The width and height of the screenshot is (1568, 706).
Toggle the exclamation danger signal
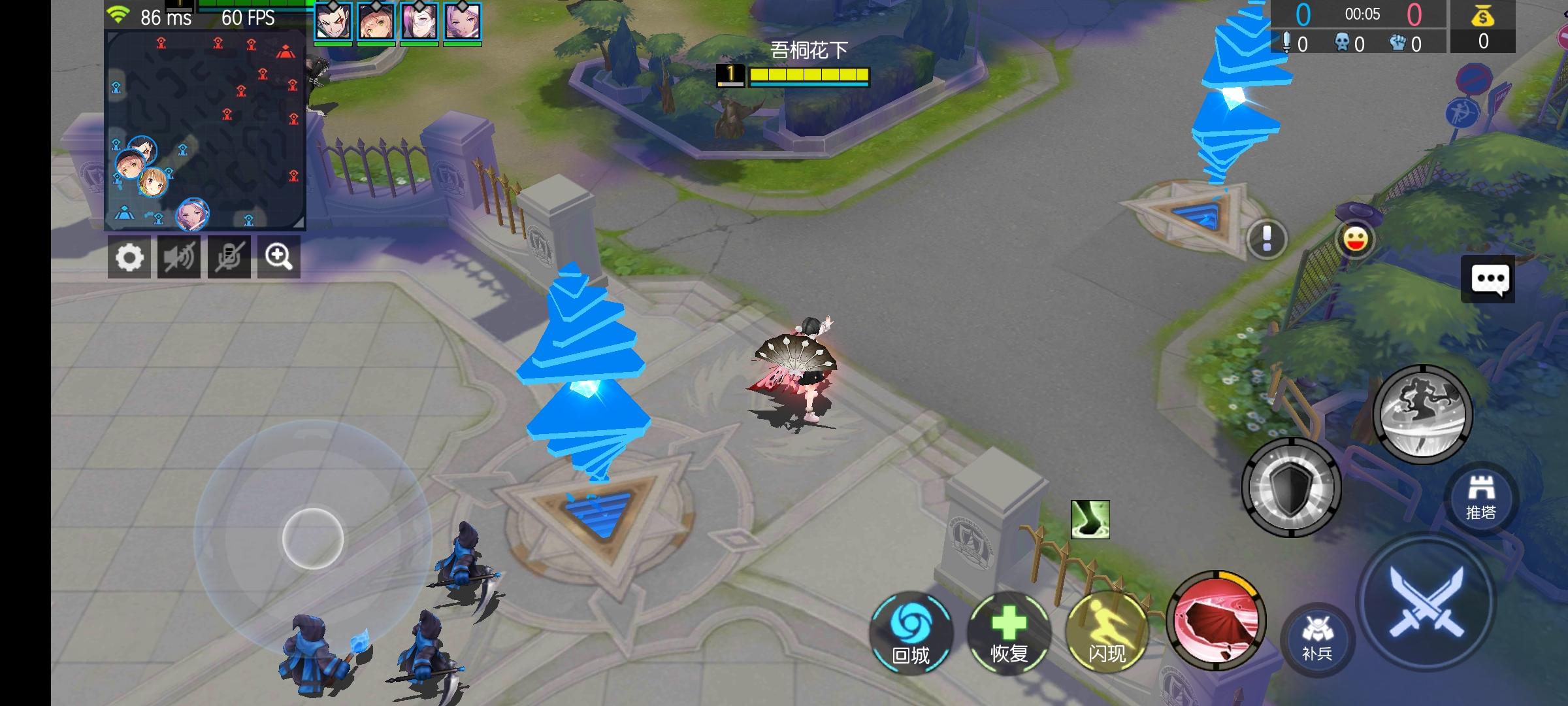point(1265,239)
